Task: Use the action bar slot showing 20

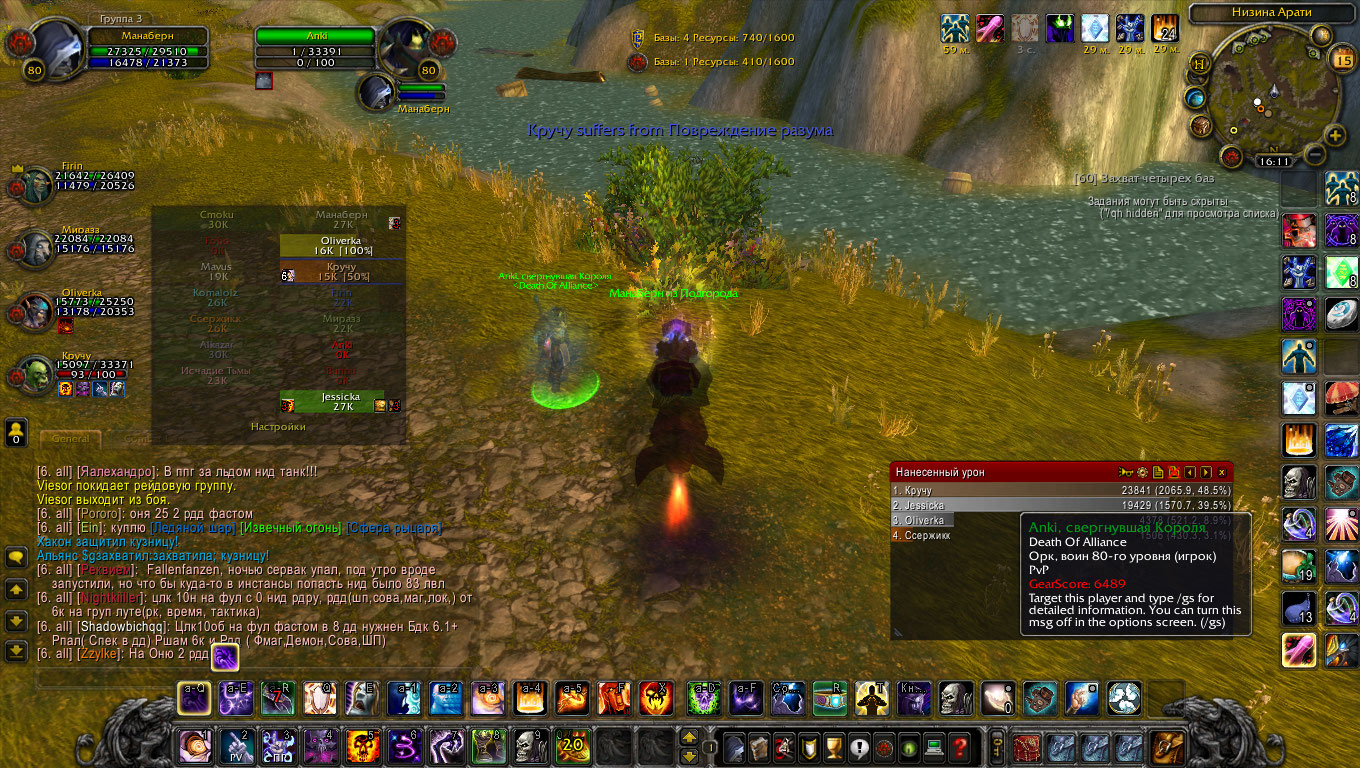Action: 573,746
